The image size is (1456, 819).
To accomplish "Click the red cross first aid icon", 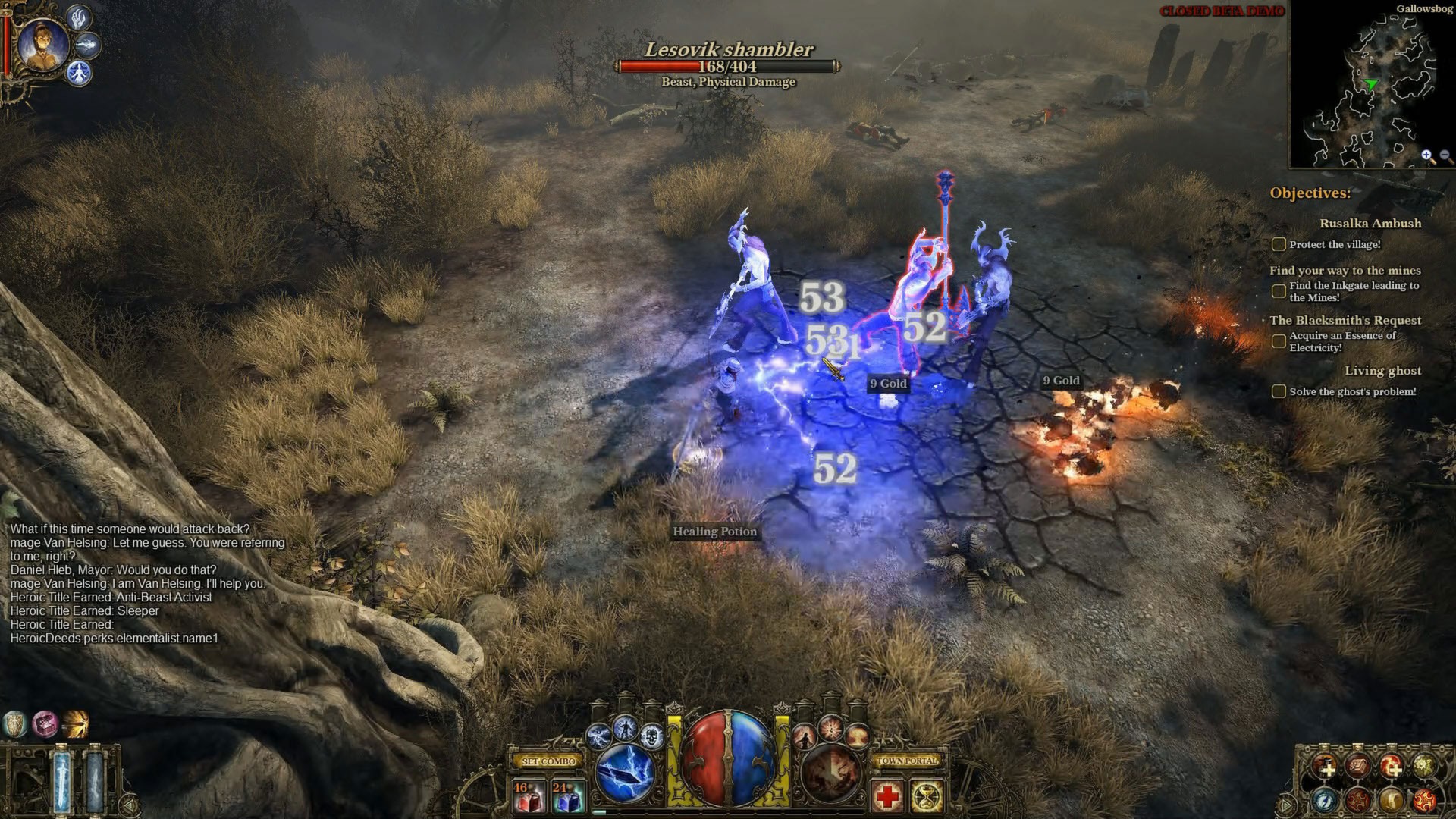I will 887,797.
